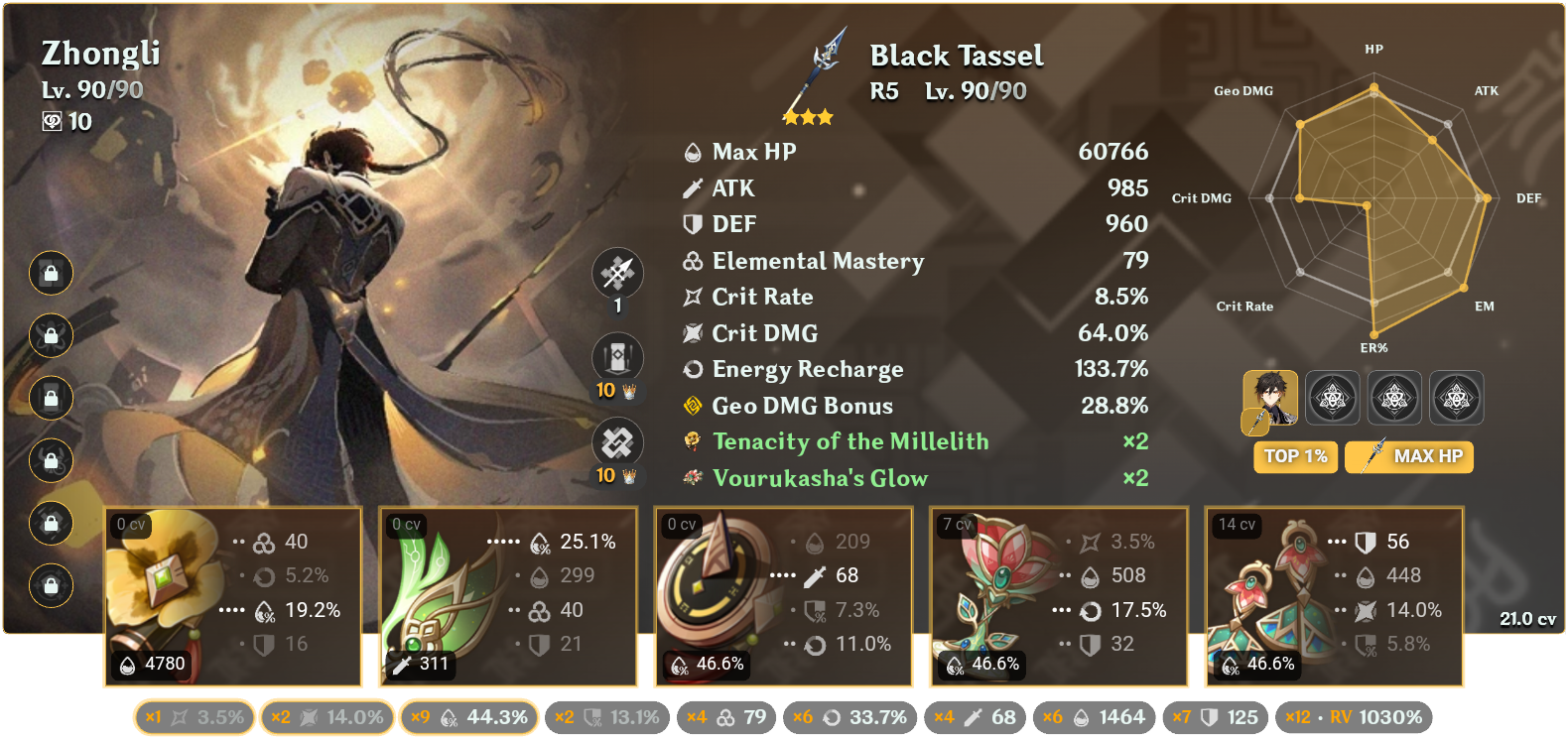Click the Elemental Mastery stat icon
Viewport: 1568px width, 741px height.
692,261
